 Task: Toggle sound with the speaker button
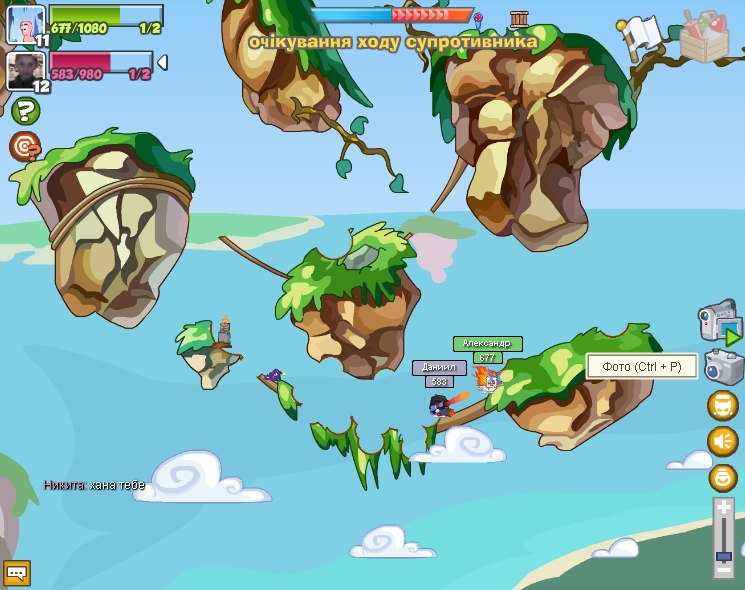[722, 441]
